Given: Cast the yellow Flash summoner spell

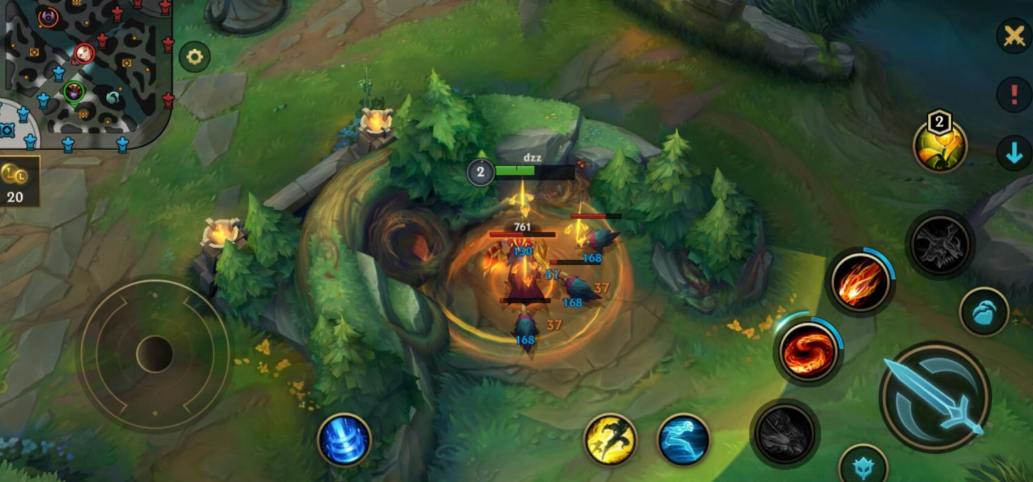Looking at the screenshot, I should coord(610,439).
